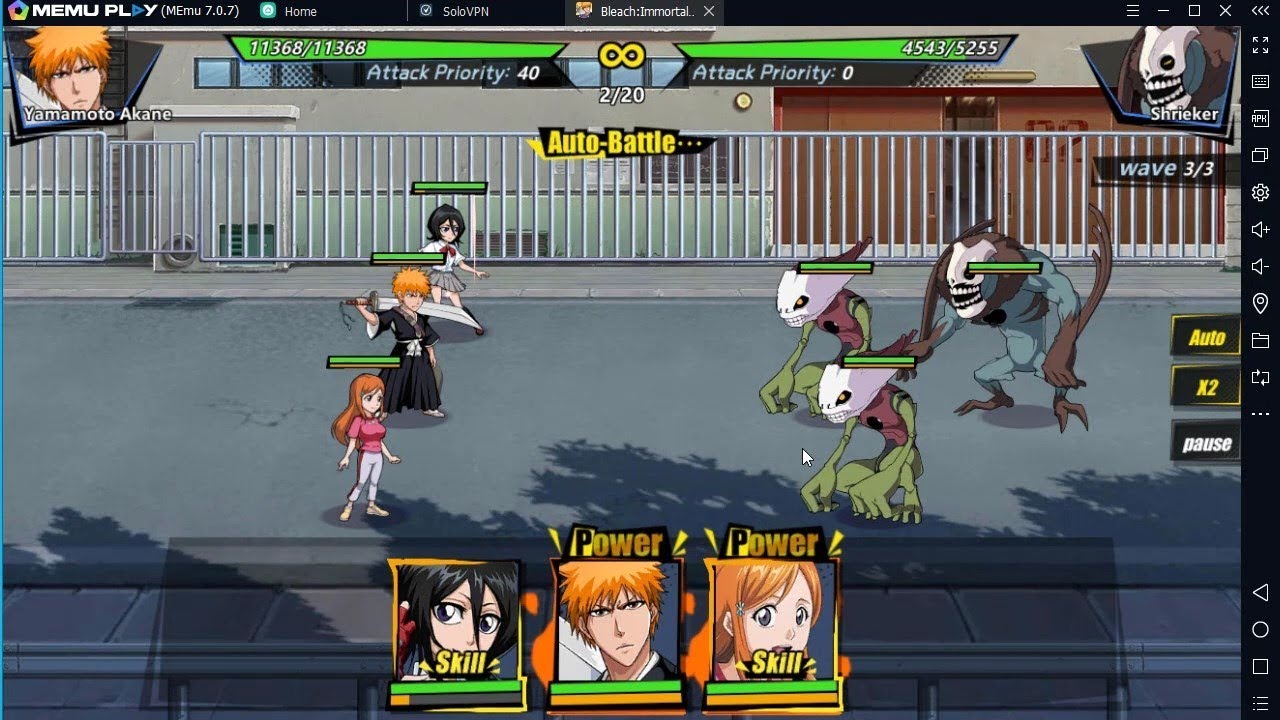The image size is (1280, 720).
Task: Open the MEmu Home tab
Action: 299,12
